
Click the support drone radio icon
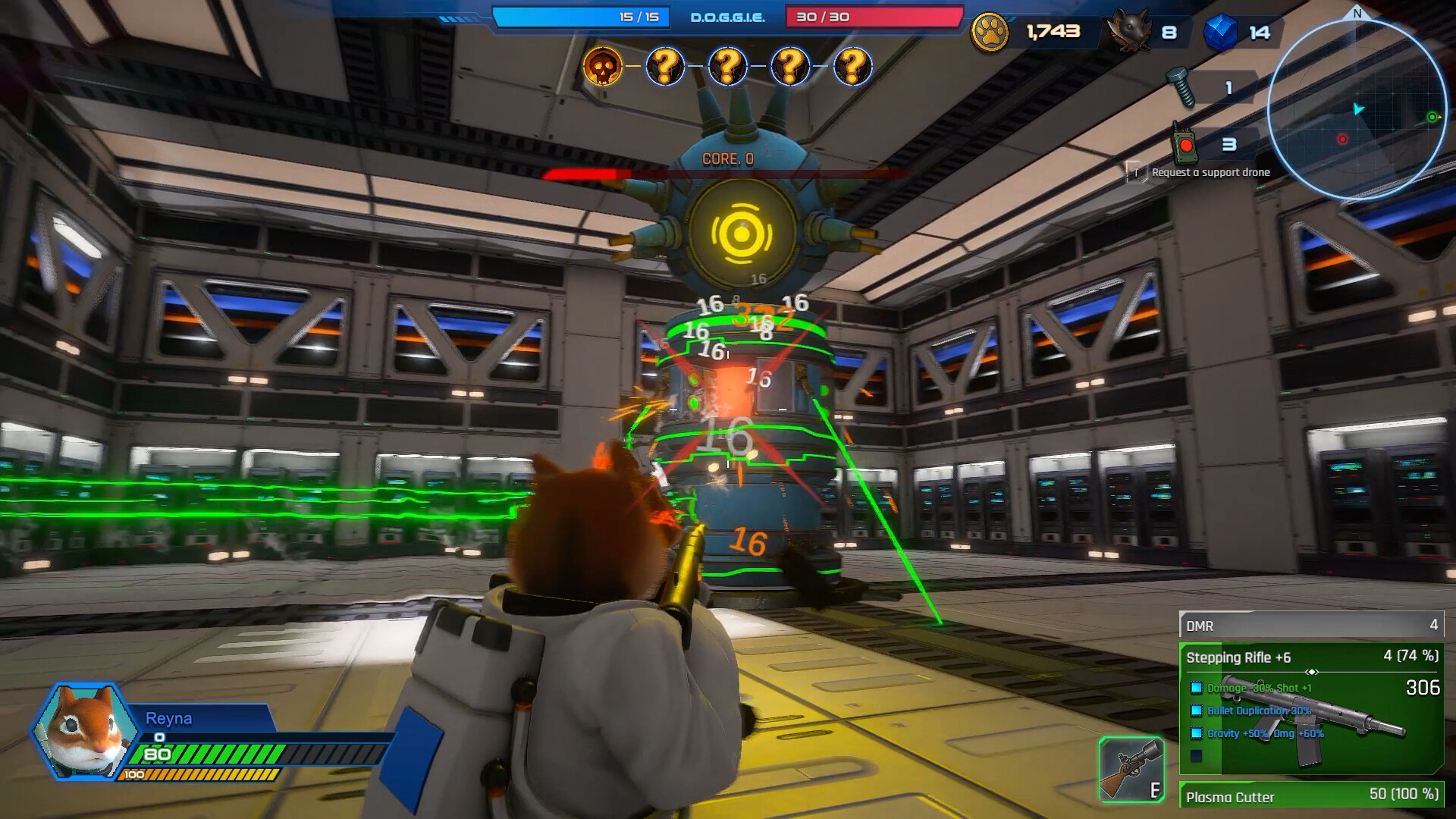point(1185,144)
